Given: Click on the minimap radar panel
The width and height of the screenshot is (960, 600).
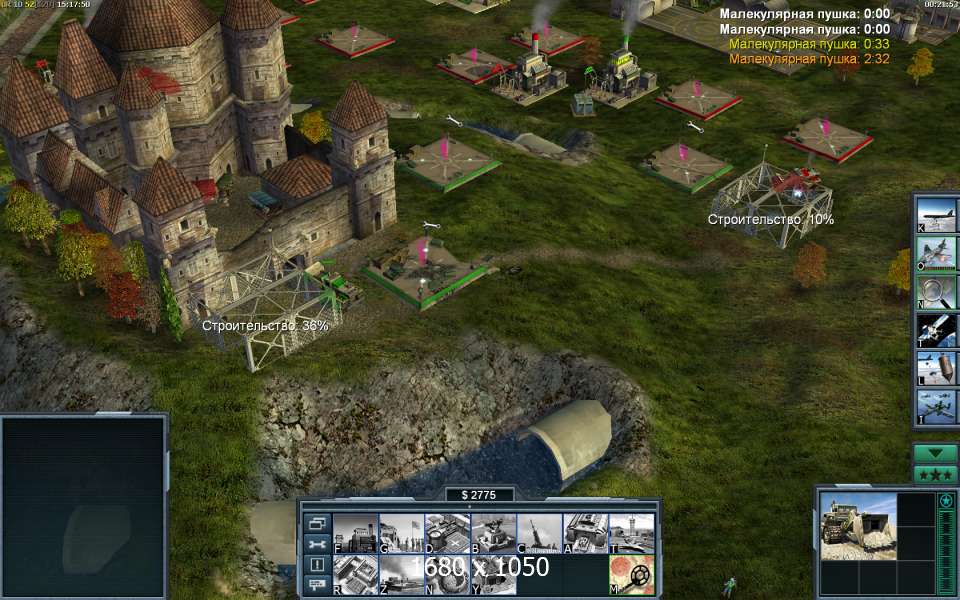Looking at the screenshot, I should (x=84, y=505).
